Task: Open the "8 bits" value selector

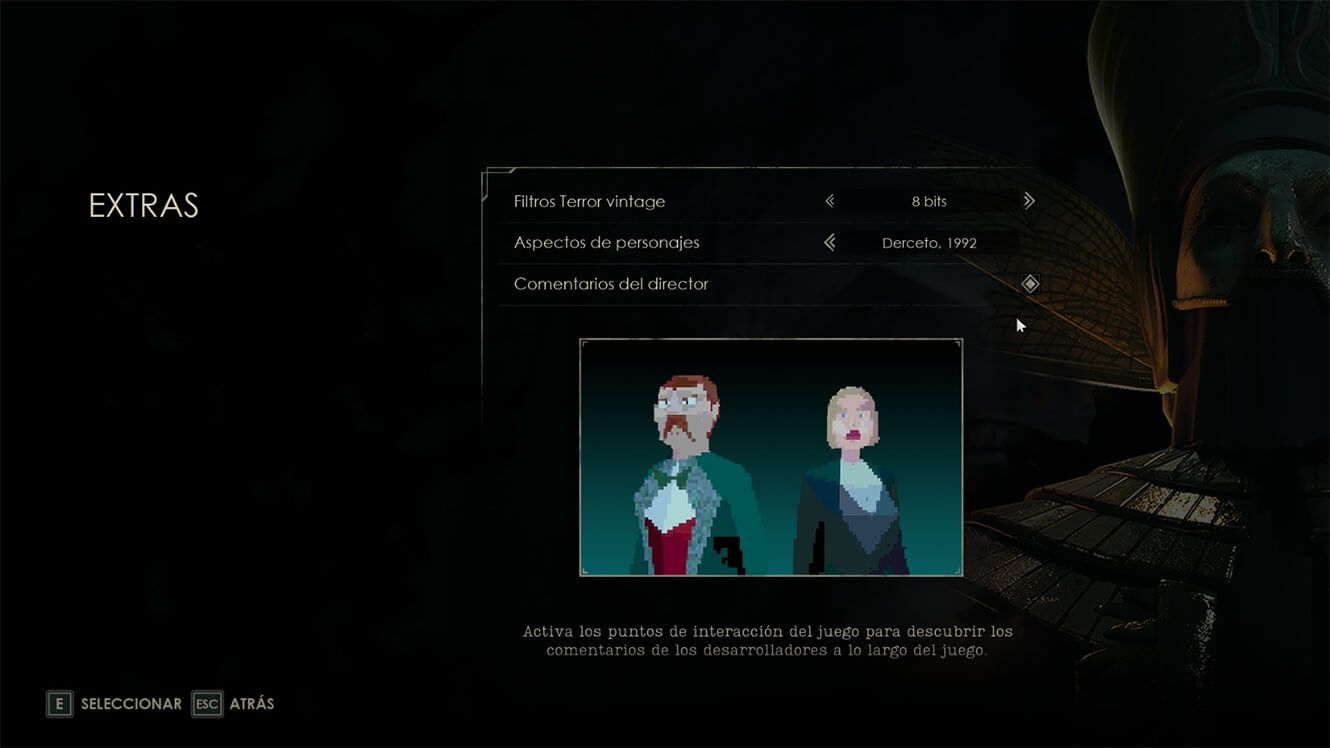Action: [930, 200]
